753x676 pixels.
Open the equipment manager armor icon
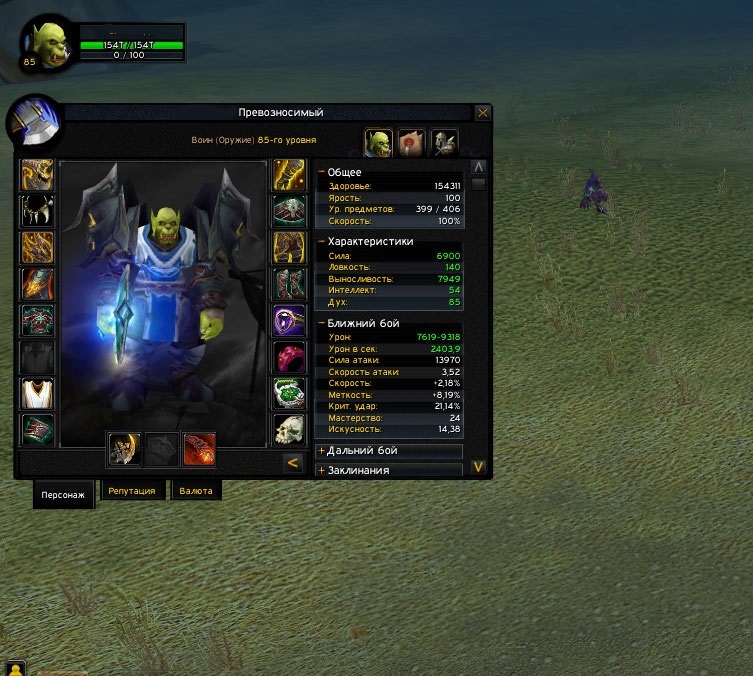[x=445, y=142]
